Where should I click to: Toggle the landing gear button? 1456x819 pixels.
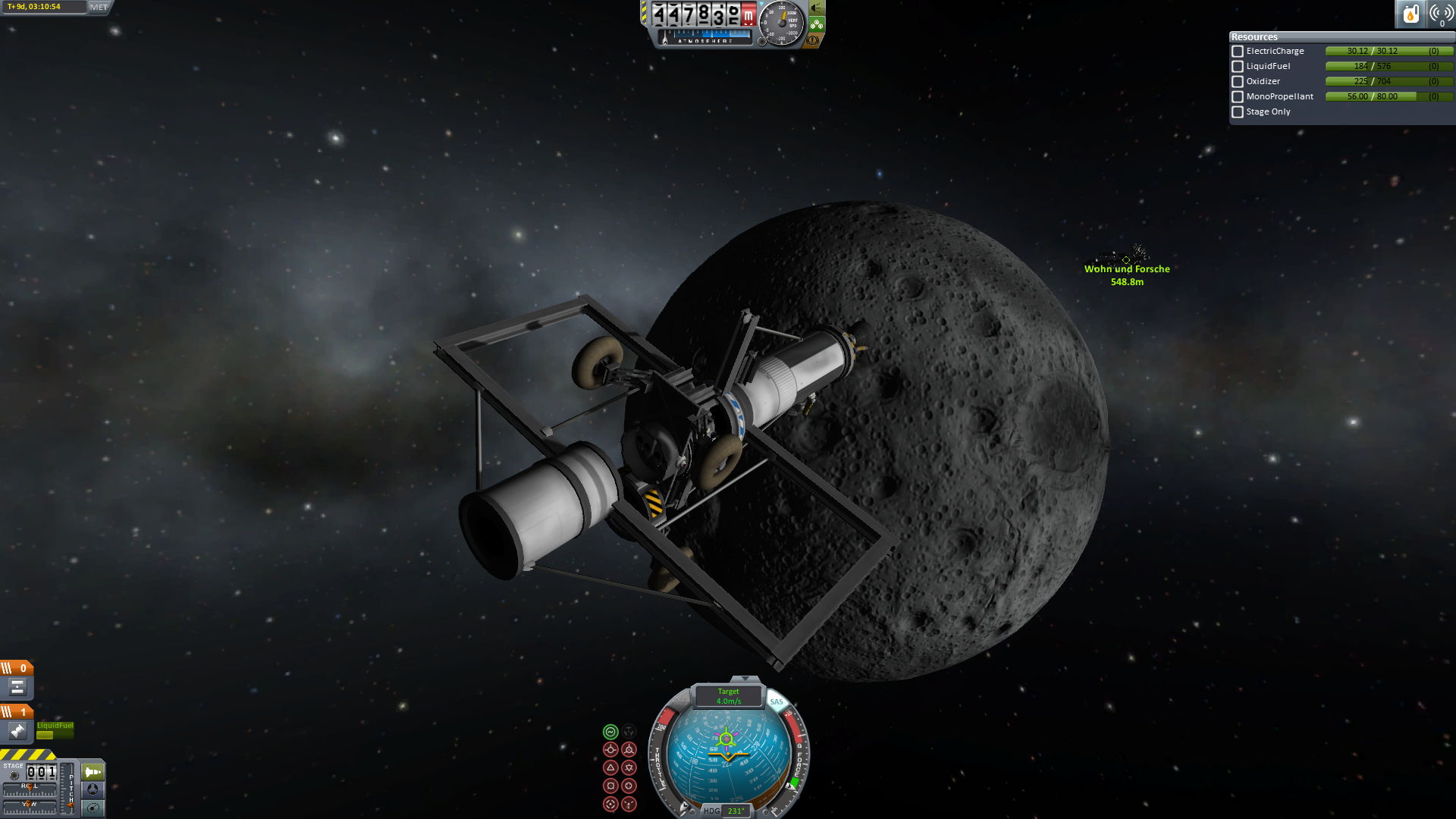(817, 24)
